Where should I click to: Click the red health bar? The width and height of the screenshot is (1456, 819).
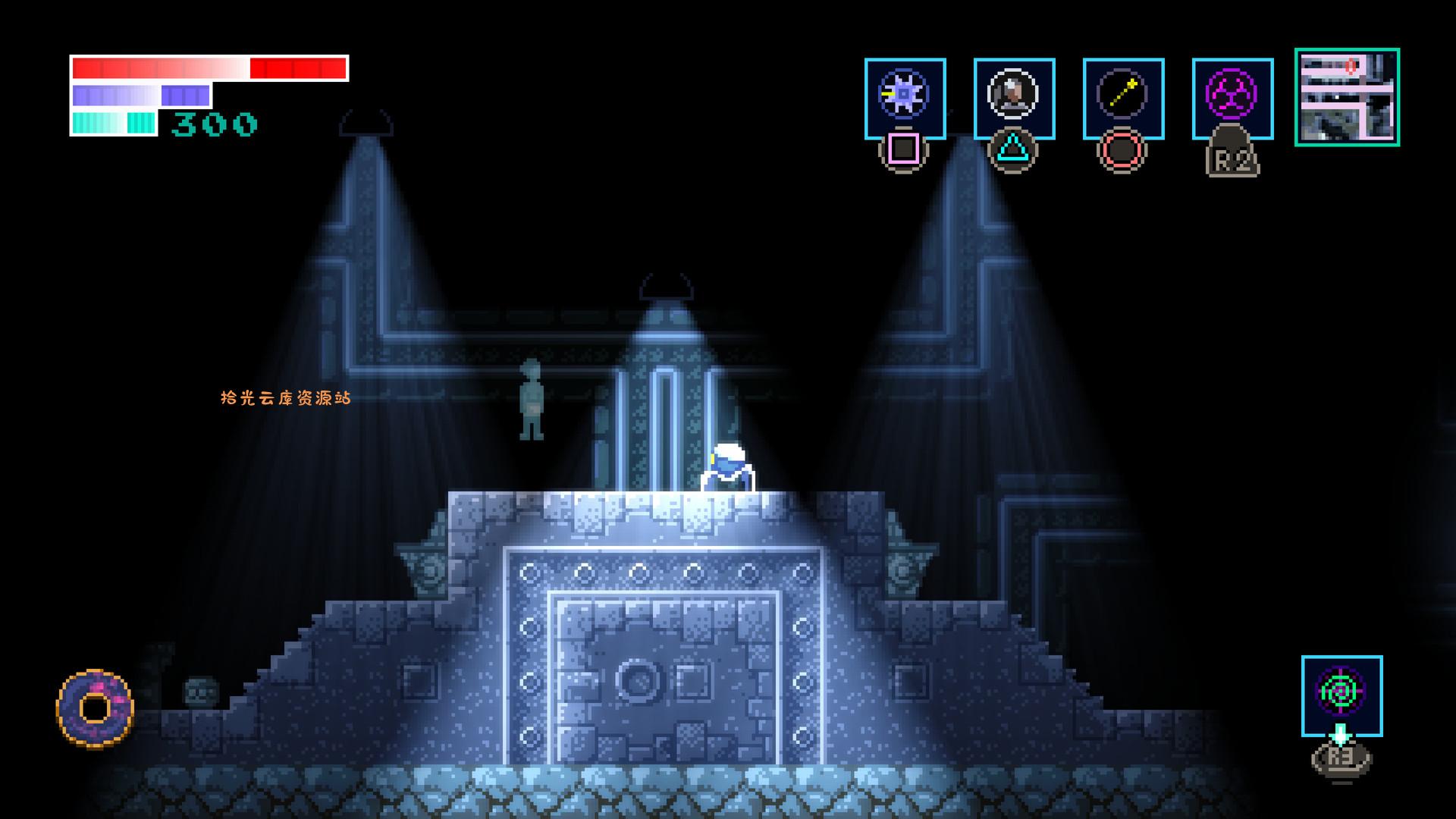pos(209,67)
